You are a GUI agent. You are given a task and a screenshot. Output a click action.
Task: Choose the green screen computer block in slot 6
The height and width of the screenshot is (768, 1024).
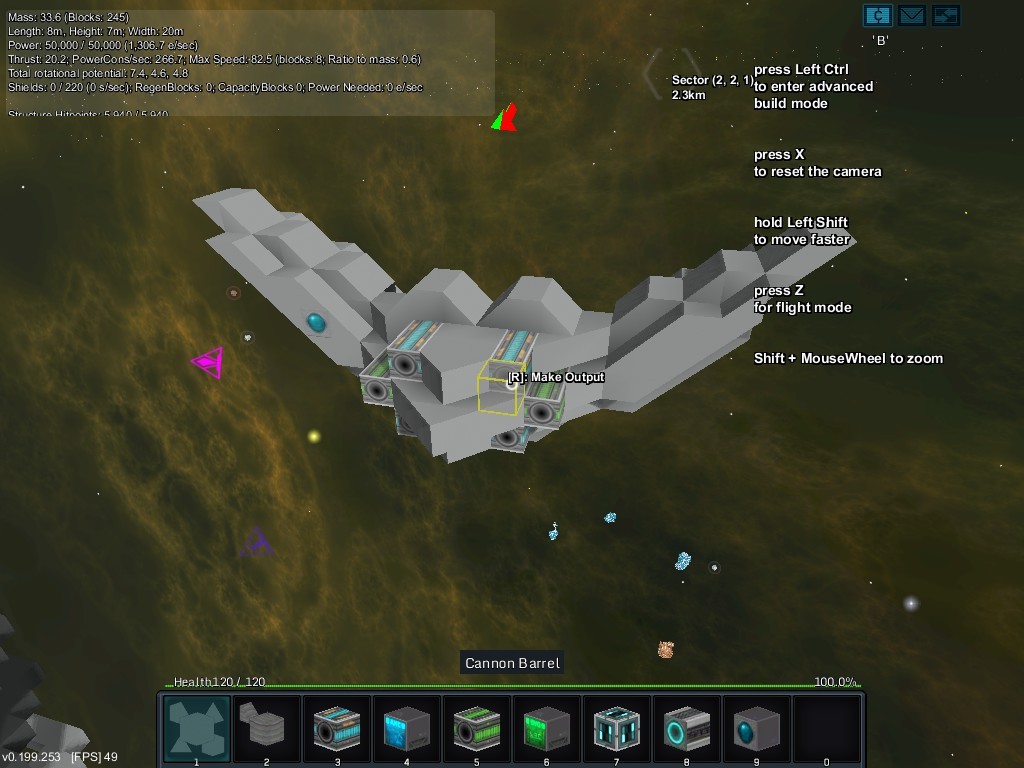tap(547, 729)
